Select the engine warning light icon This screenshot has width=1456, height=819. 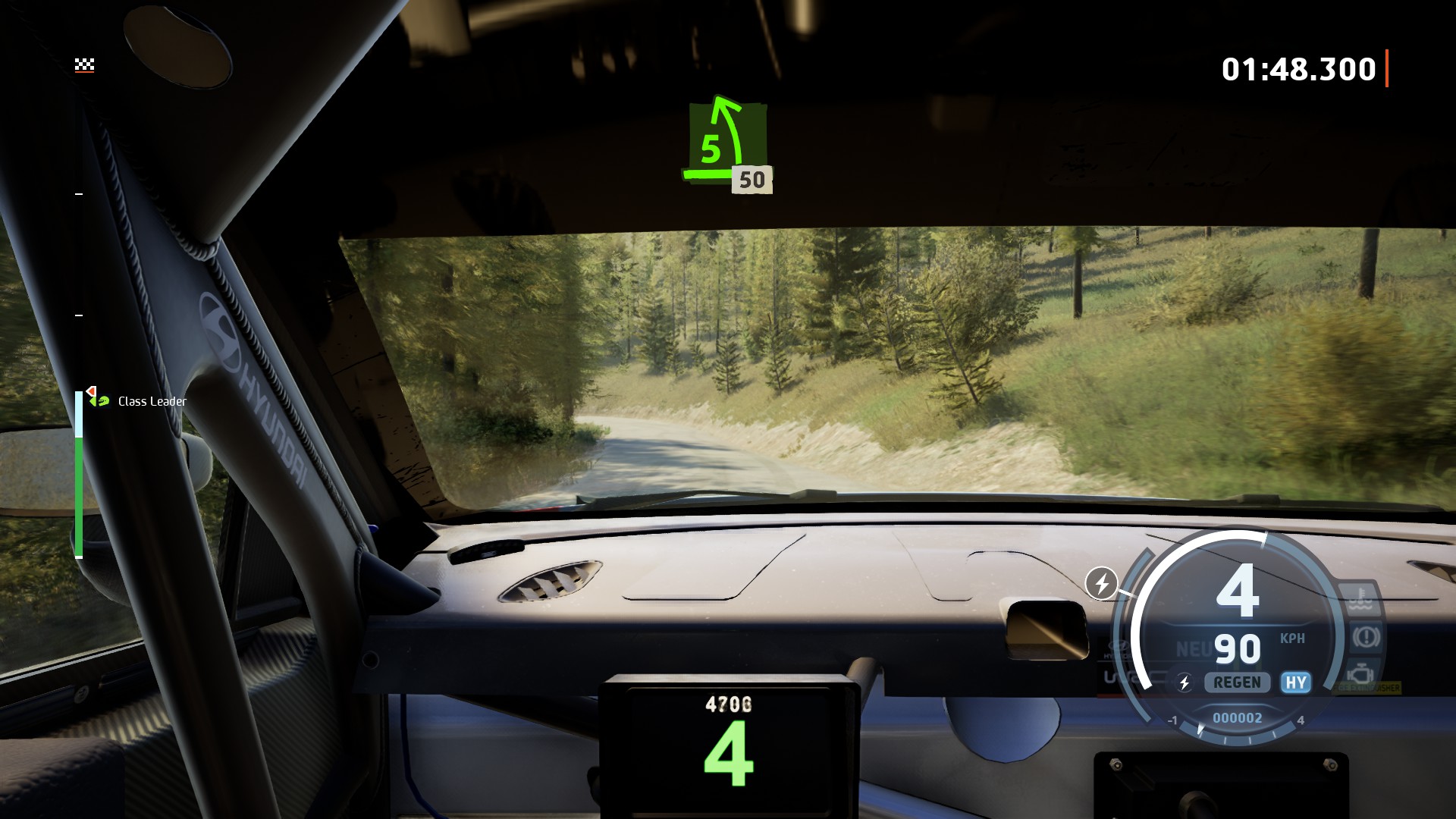click(x=1360, y=673)
